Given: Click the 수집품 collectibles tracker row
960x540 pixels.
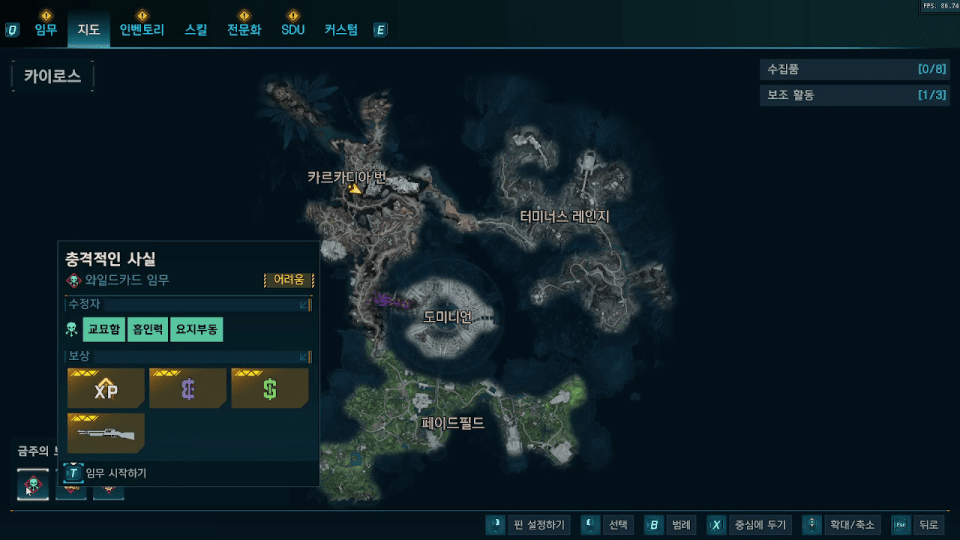Looking at the screenshot, I should (853, 70).
